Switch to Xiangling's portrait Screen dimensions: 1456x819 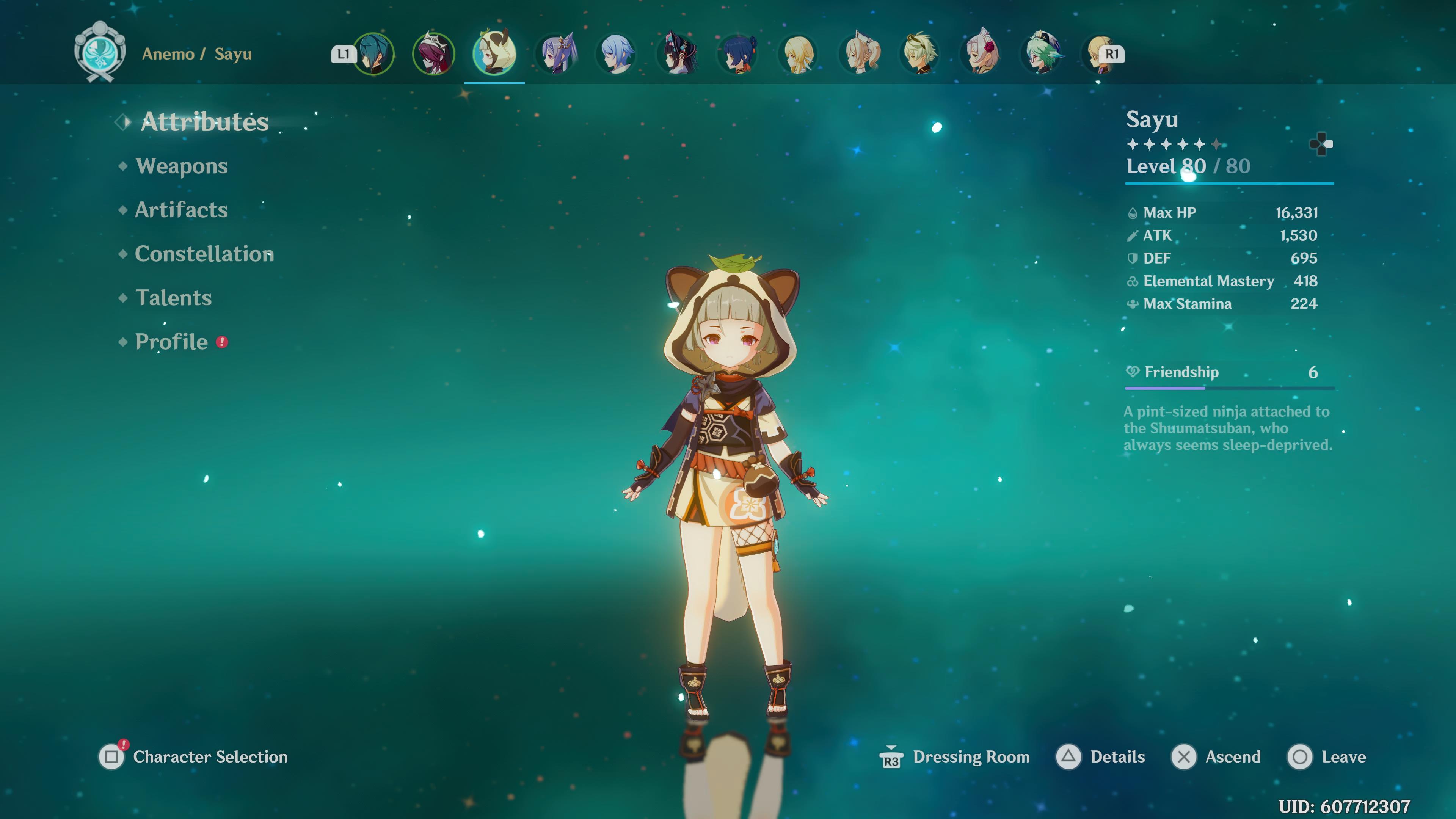738,54
